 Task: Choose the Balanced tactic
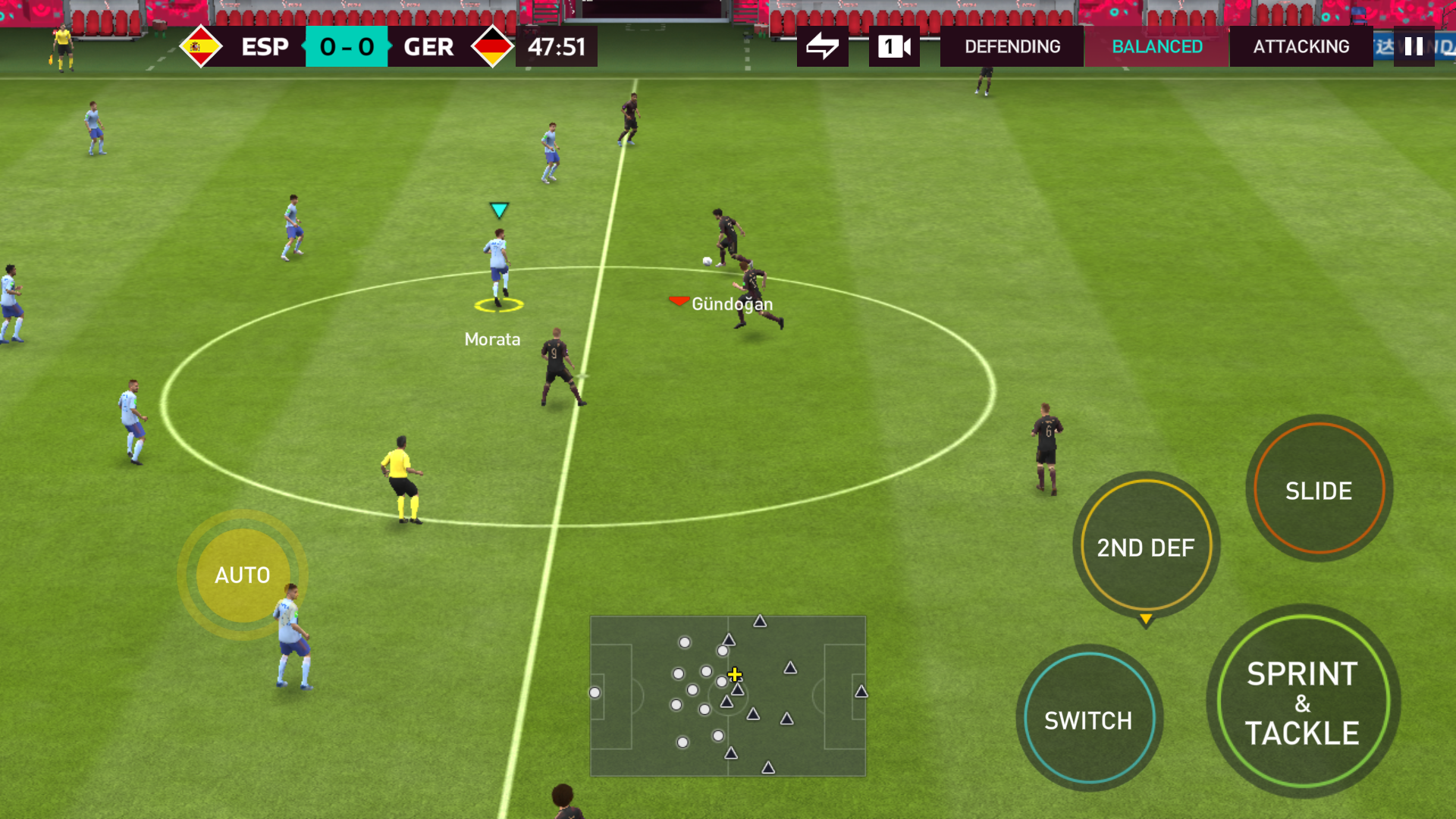pos(1156,47)
